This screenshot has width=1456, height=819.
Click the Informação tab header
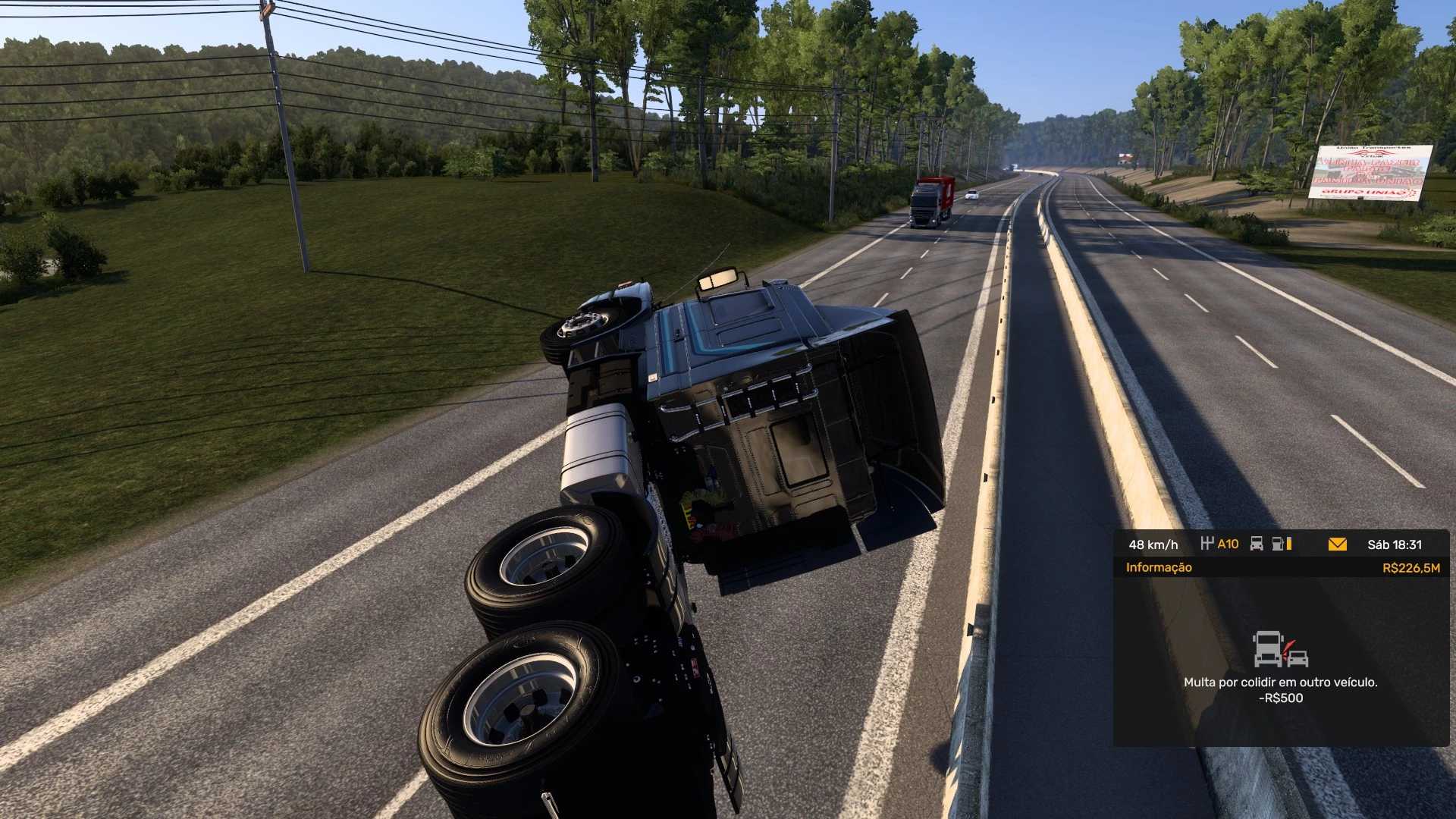tap(1159, 568)
